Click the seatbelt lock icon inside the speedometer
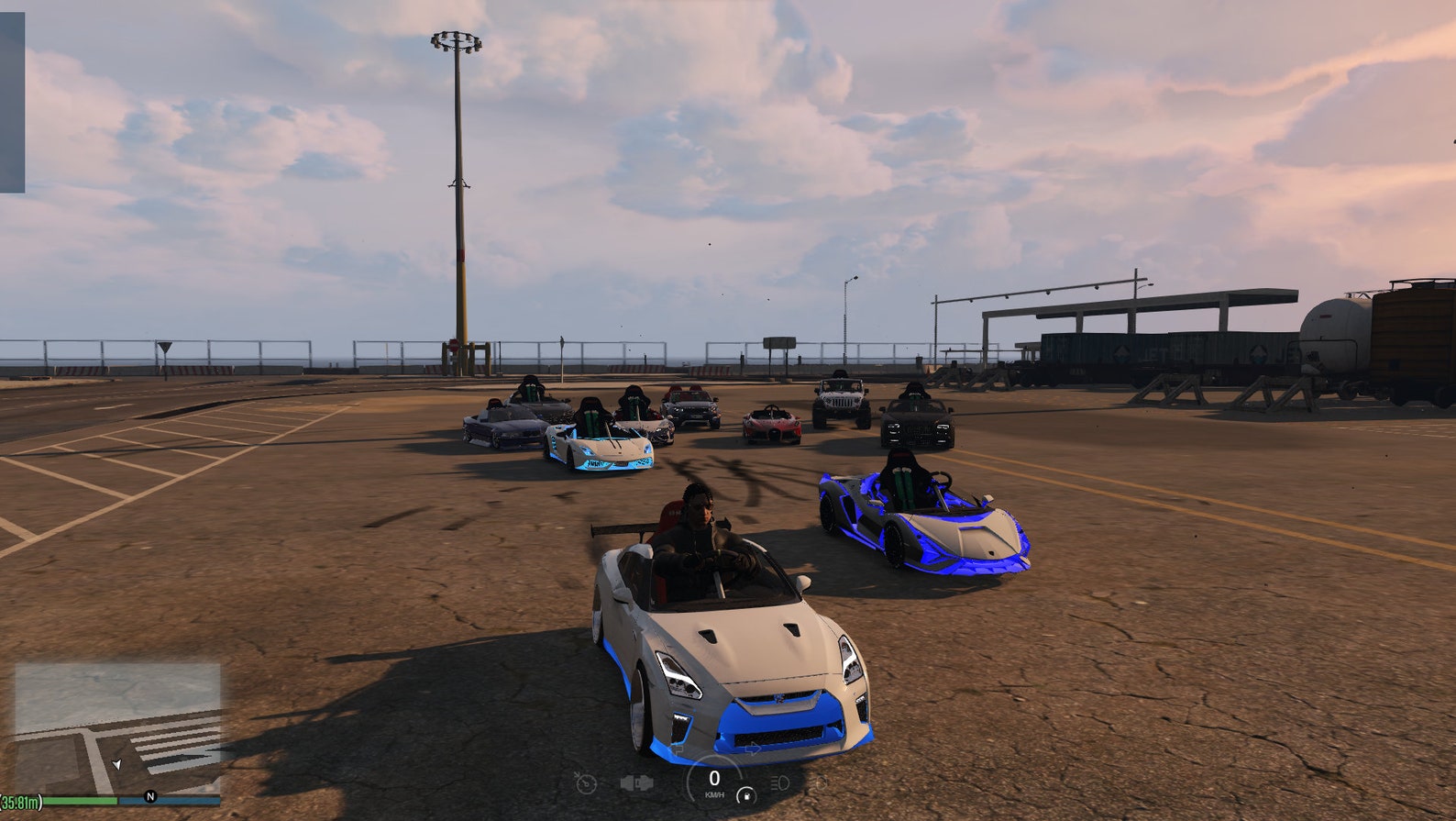Viewport: 1456px width, 821px height. point(747,794)
